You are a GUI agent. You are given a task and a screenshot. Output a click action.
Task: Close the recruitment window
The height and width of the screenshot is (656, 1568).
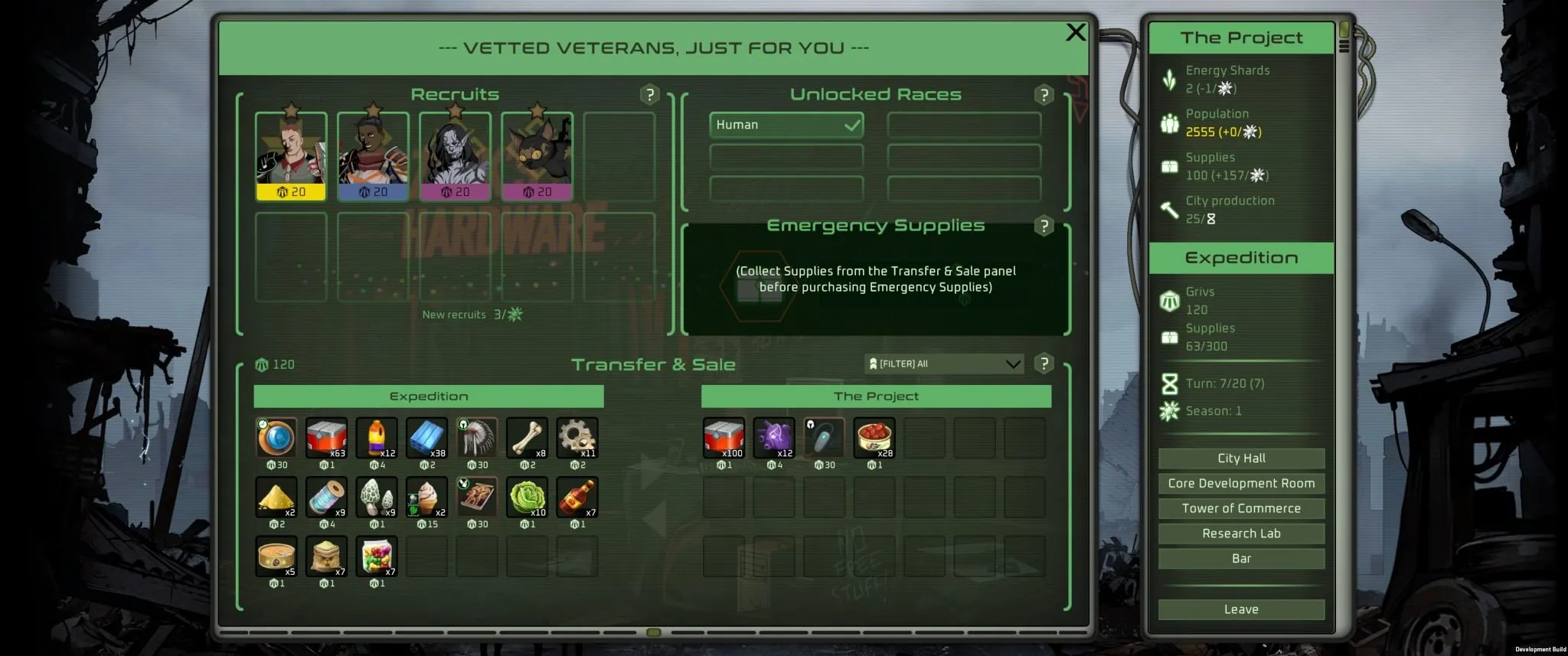(x=1075, y=32)
